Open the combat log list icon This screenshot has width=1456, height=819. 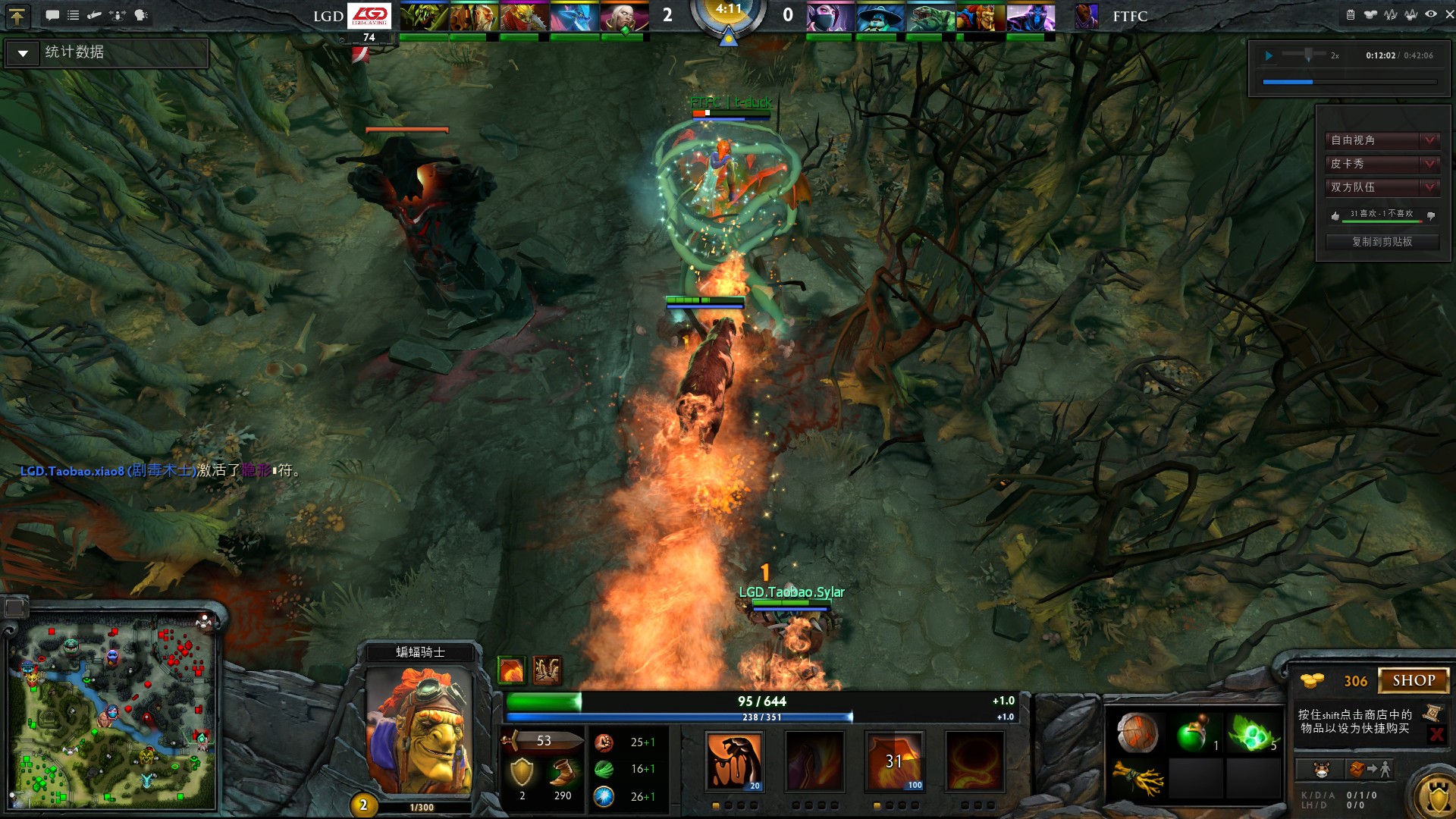[x=74, y=14]
